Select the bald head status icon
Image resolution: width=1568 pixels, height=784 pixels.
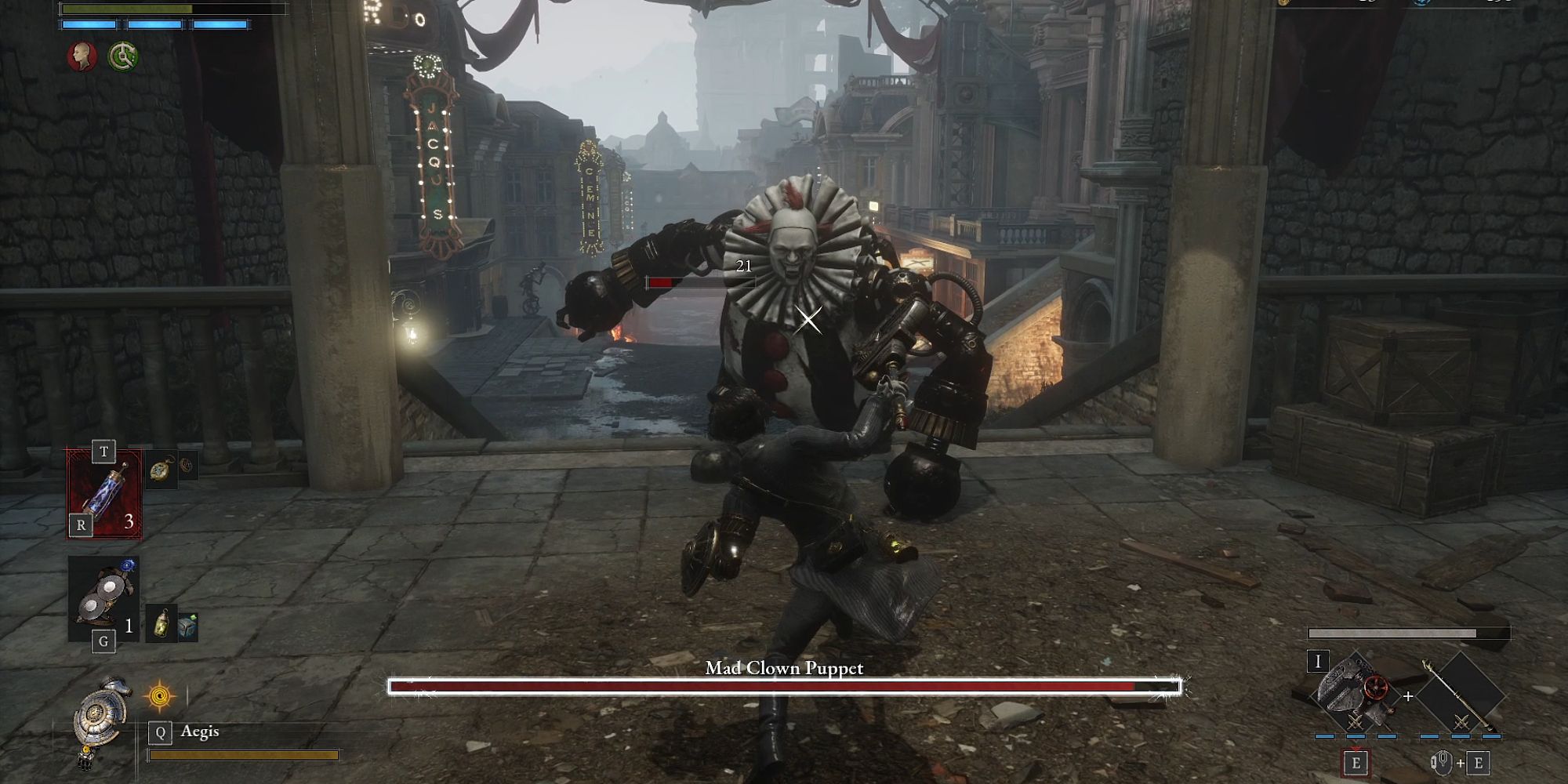82,56
